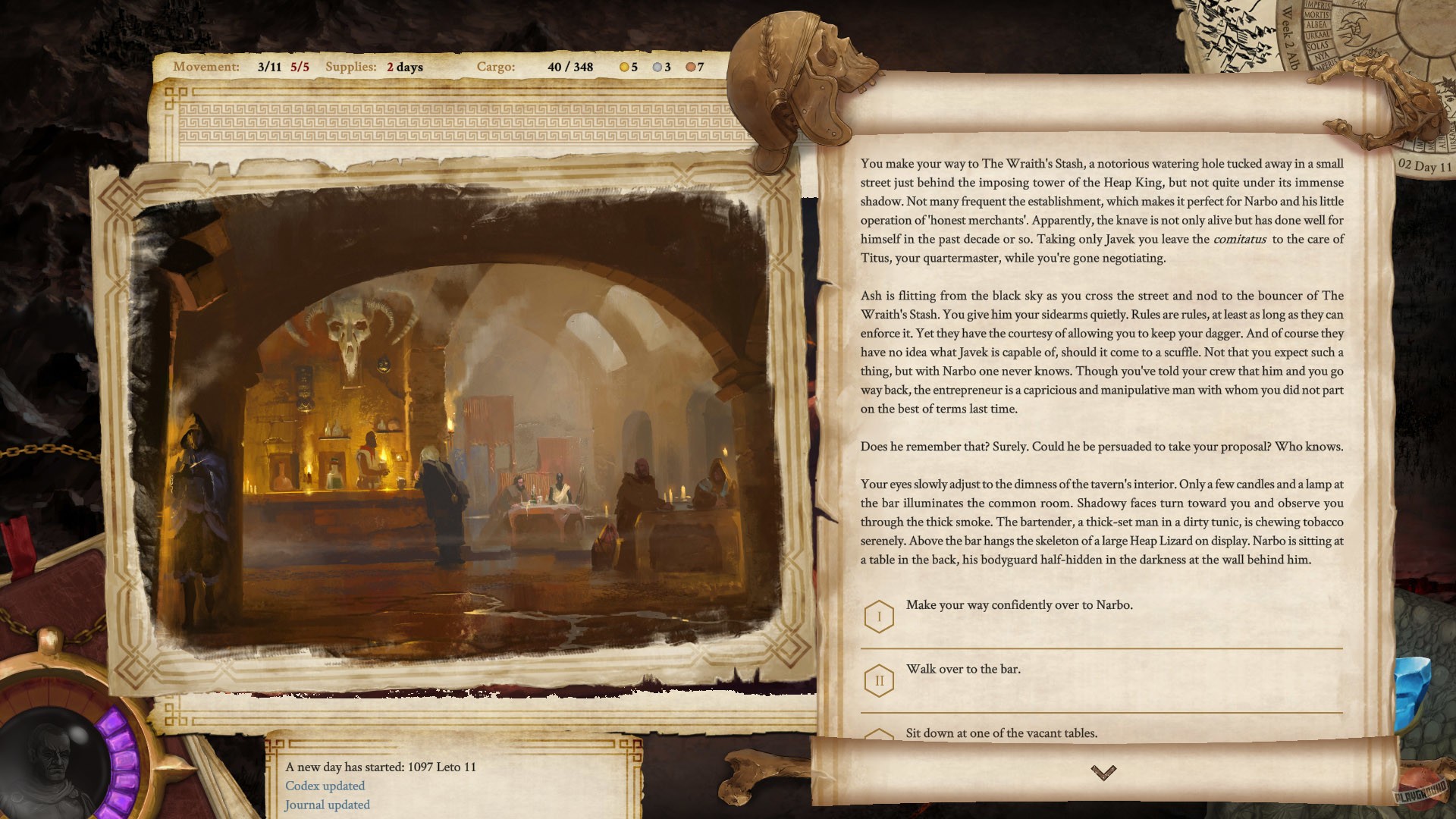1456x819 pixels.
Task: Click the copper coin currency icon
Action: [690, 67]
